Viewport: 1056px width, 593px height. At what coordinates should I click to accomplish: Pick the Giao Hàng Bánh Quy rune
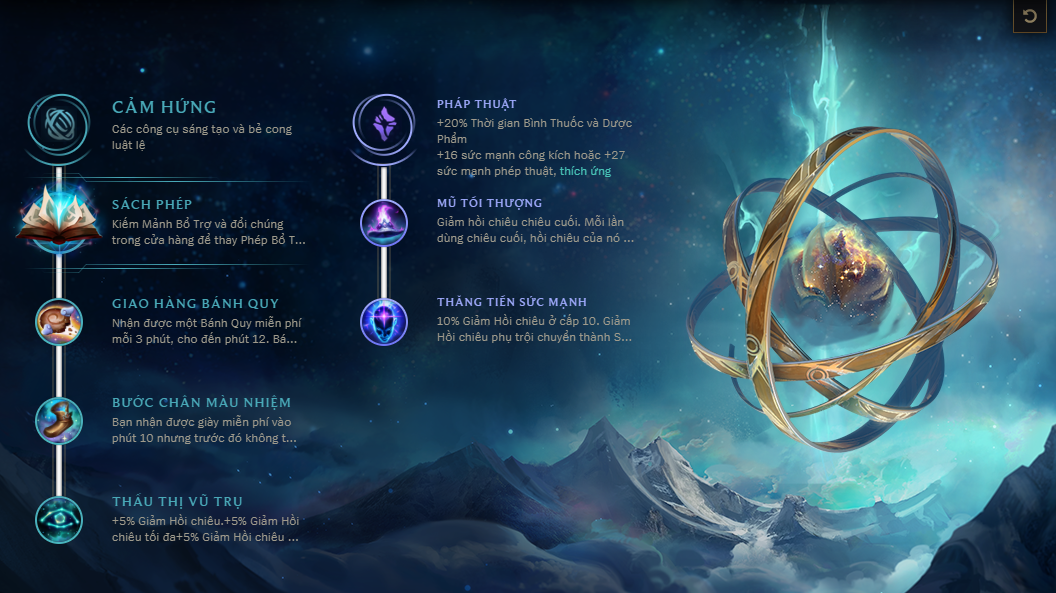tap(59, 320)
